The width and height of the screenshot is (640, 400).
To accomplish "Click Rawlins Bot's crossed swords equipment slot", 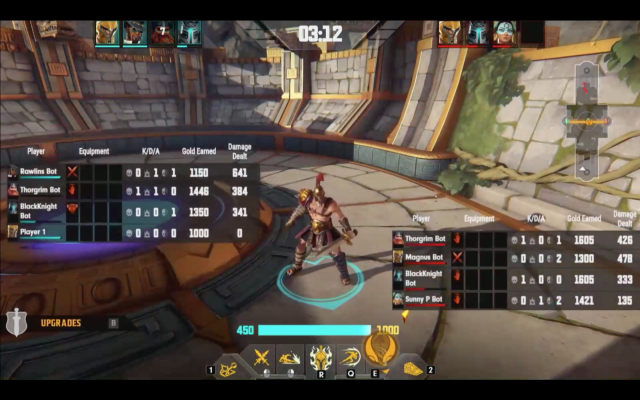I will pos(72,172).
